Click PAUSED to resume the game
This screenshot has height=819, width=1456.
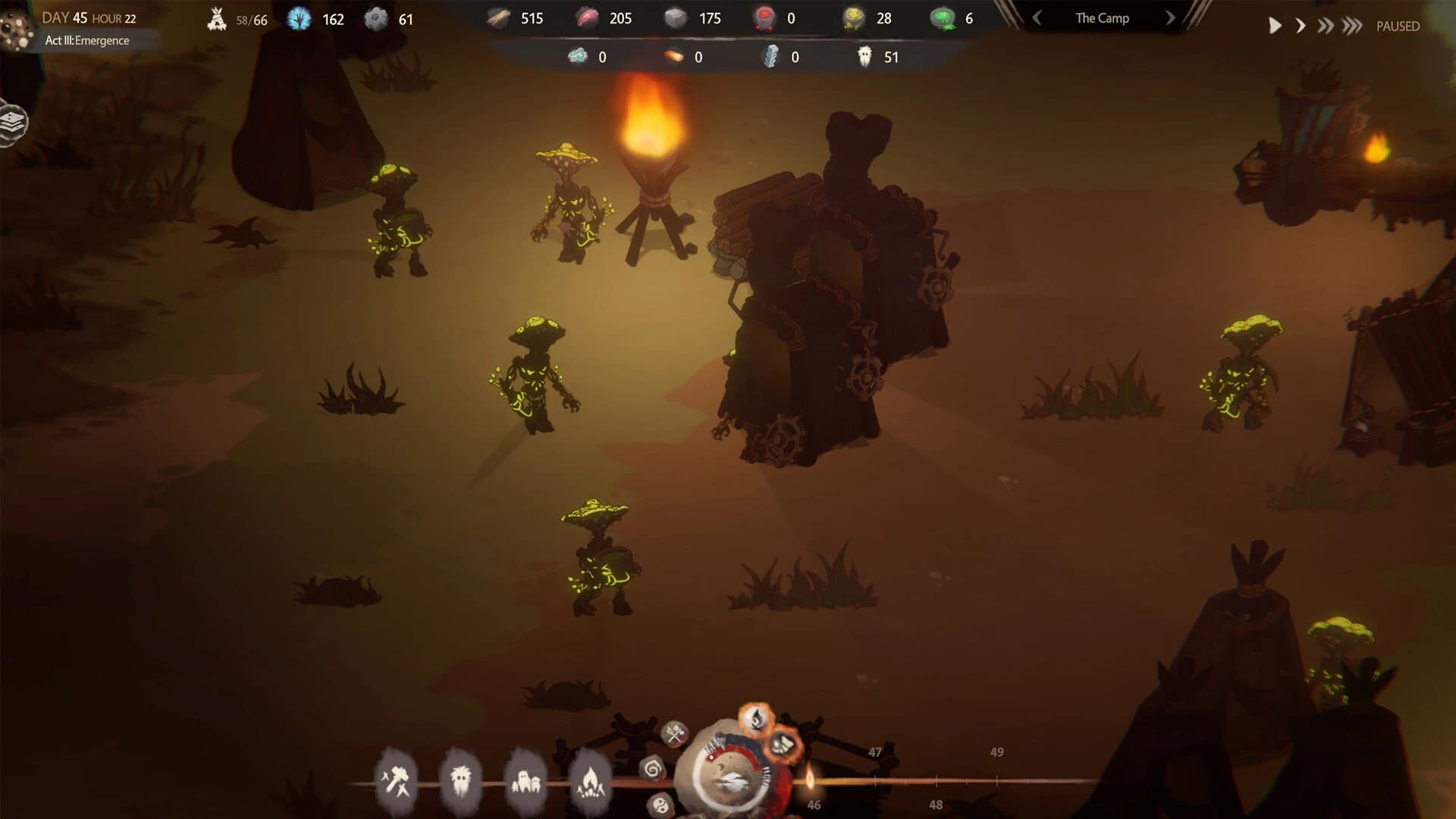[x=1398, y=25]
